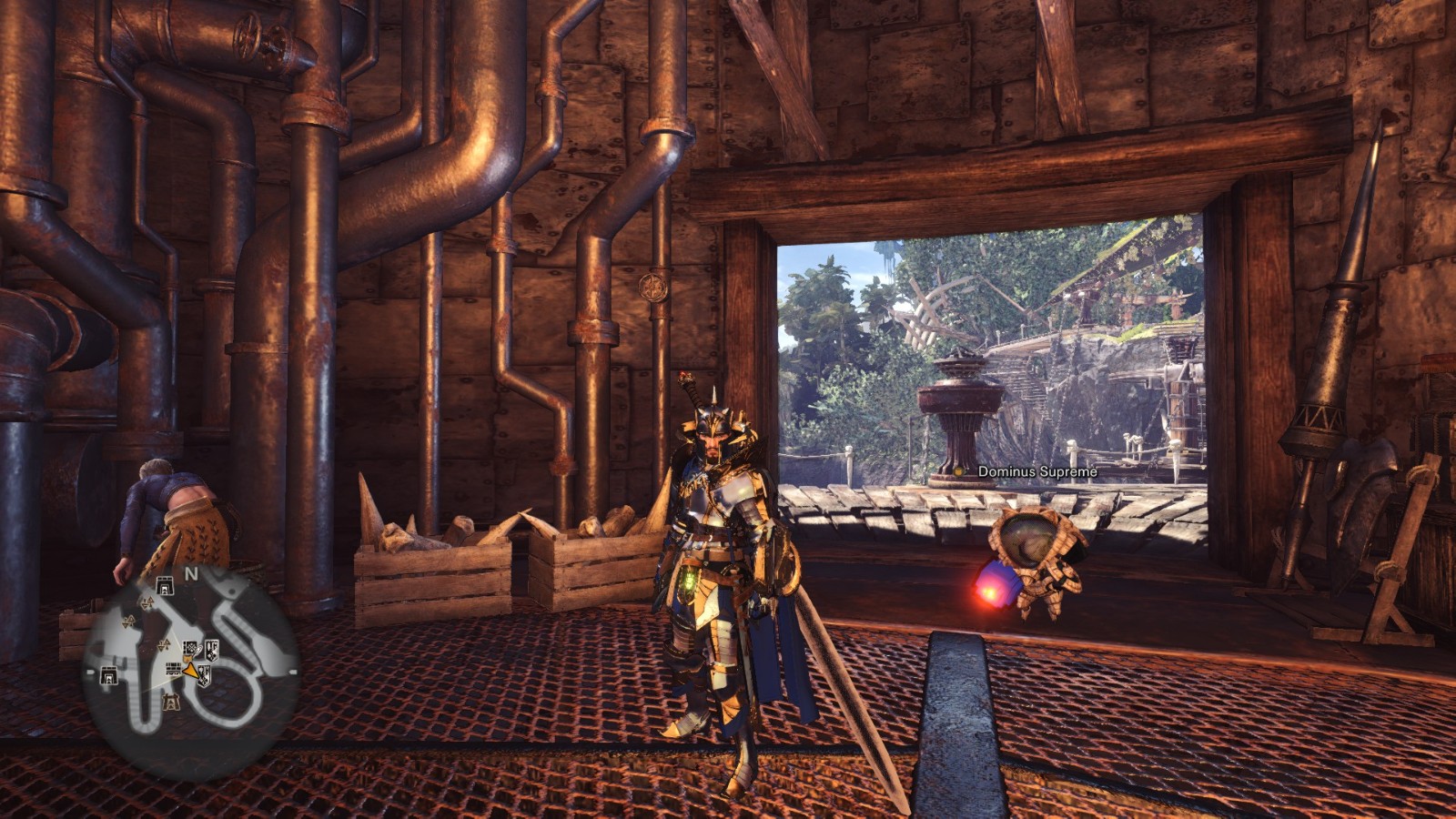1456x819 pixels.
Task: Click the N compass letter on the minimap
Action: 192,574
